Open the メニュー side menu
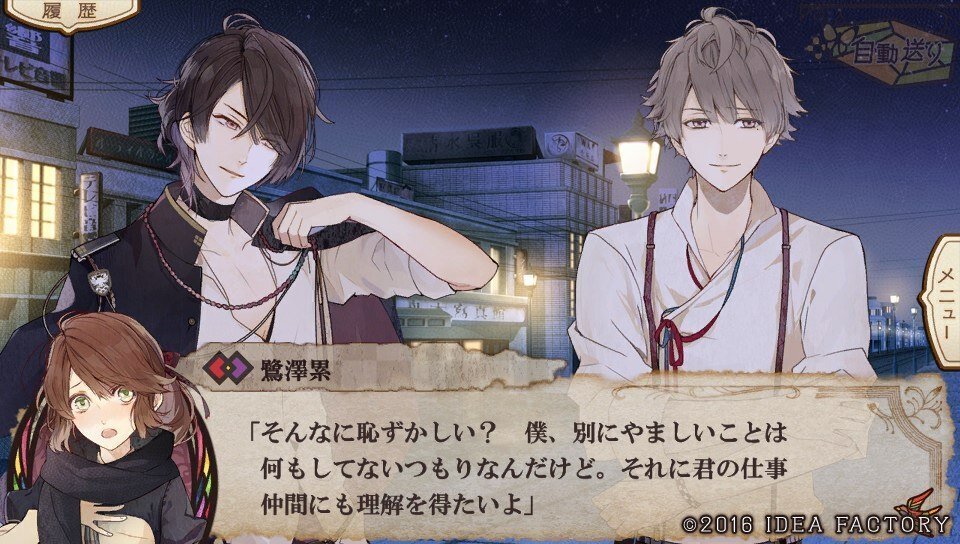960x544 pixels. [943, 298]
